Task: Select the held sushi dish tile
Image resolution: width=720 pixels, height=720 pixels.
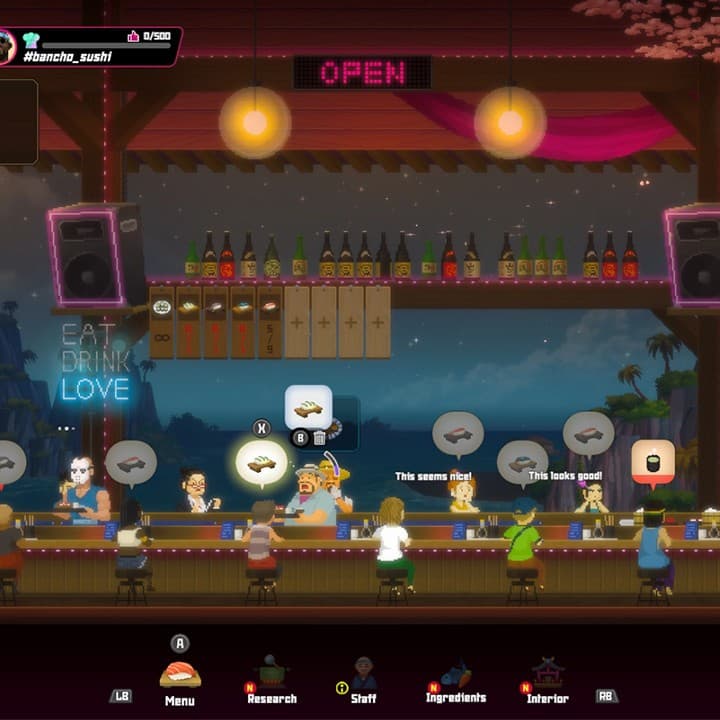Action: coord(308,407)
